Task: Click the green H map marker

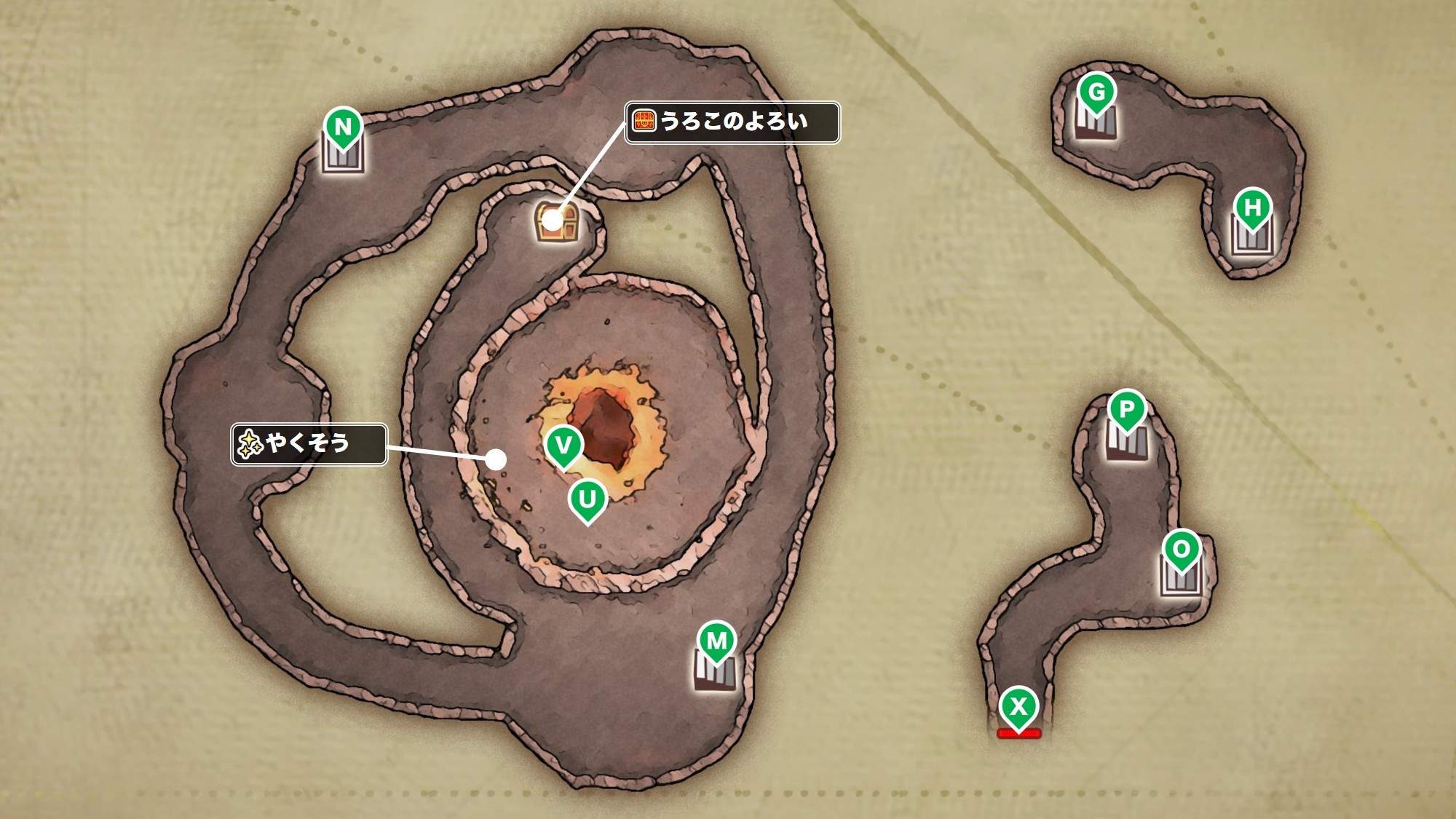Action: 1252,208
